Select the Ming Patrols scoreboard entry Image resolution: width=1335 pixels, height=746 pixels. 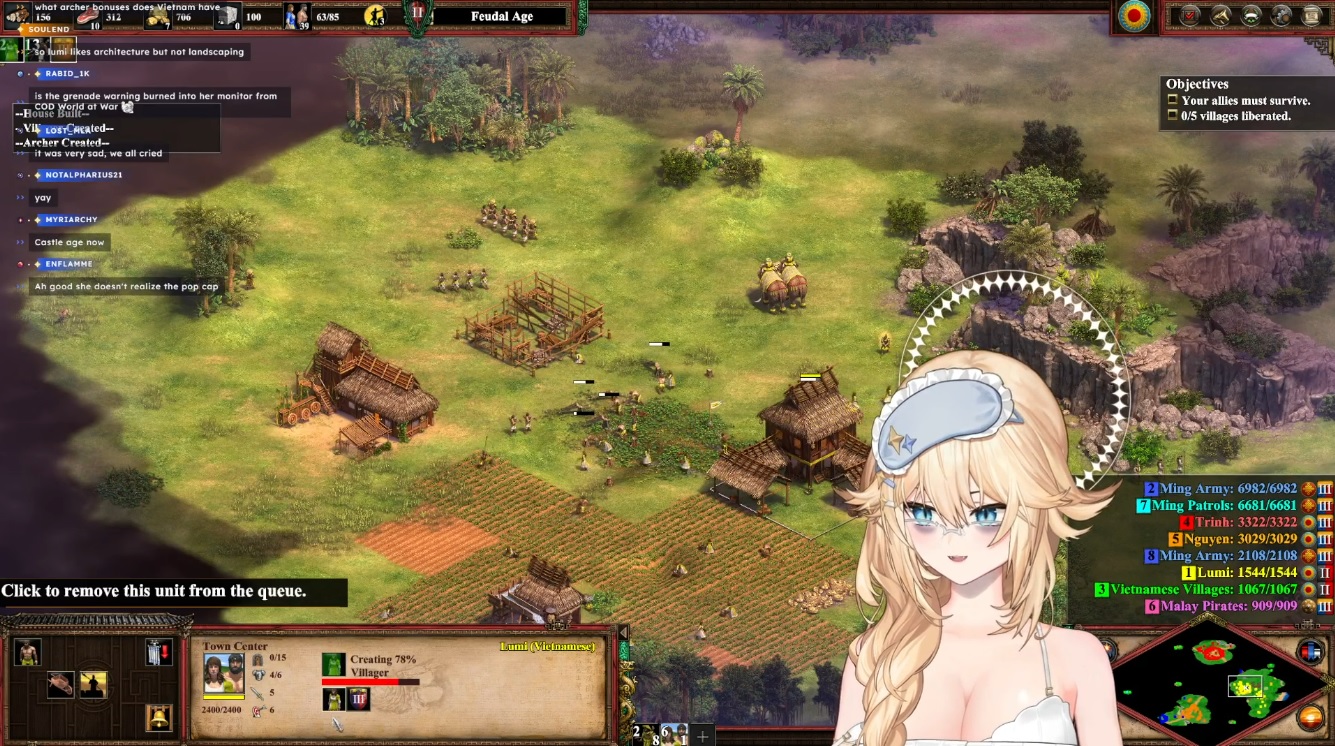[1217, 505]
